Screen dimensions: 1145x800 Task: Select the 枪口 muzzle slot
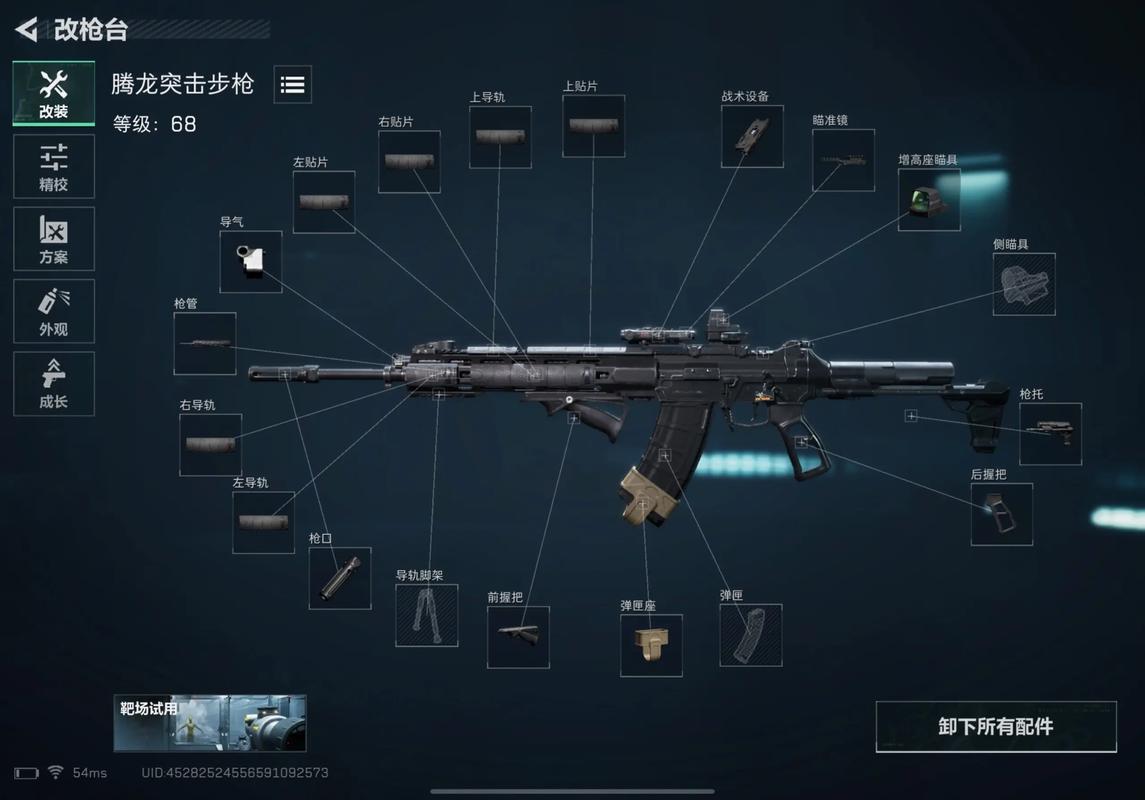tap(340, 578)
